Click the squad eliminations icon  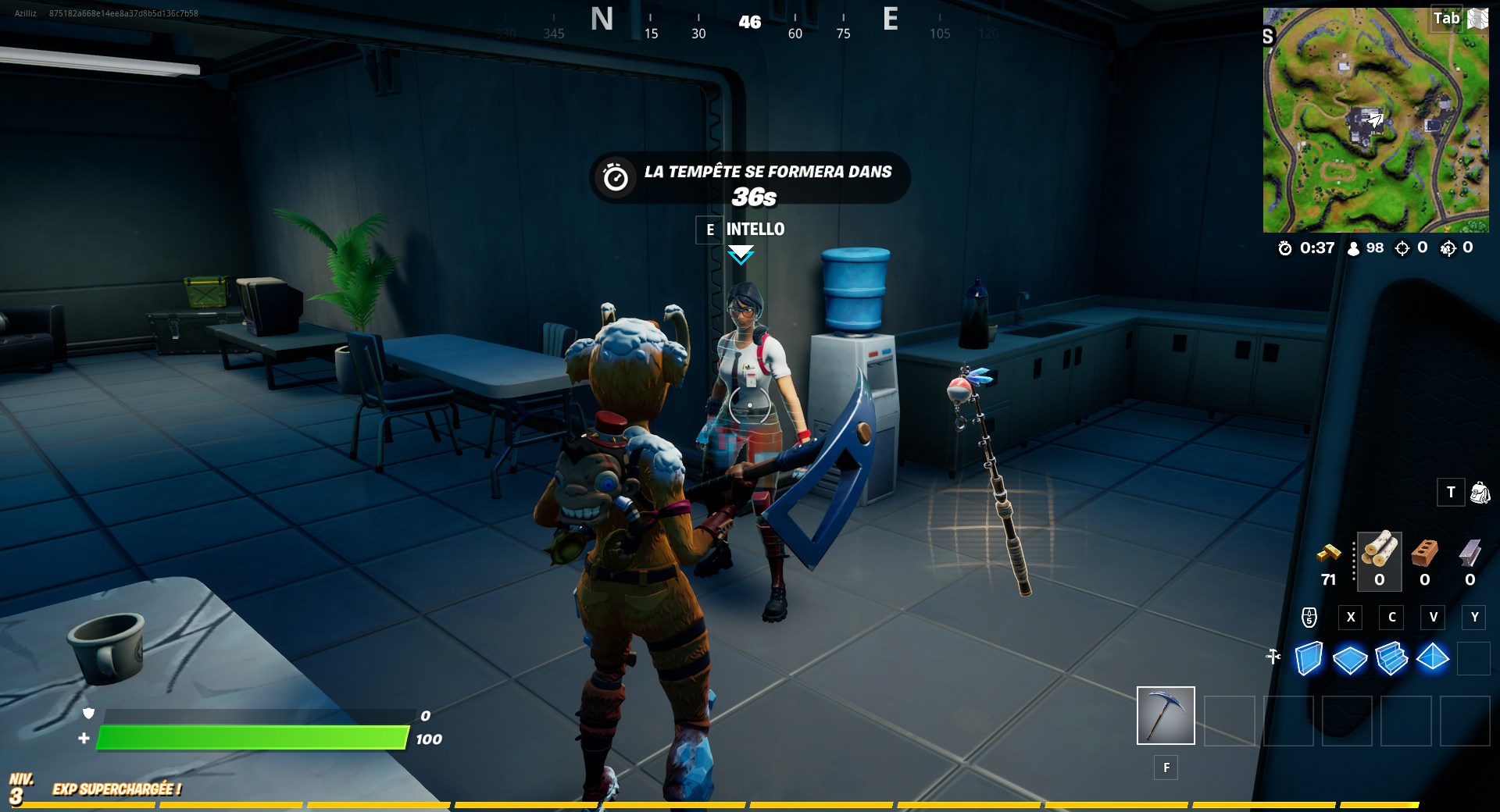coord(1447,248)
